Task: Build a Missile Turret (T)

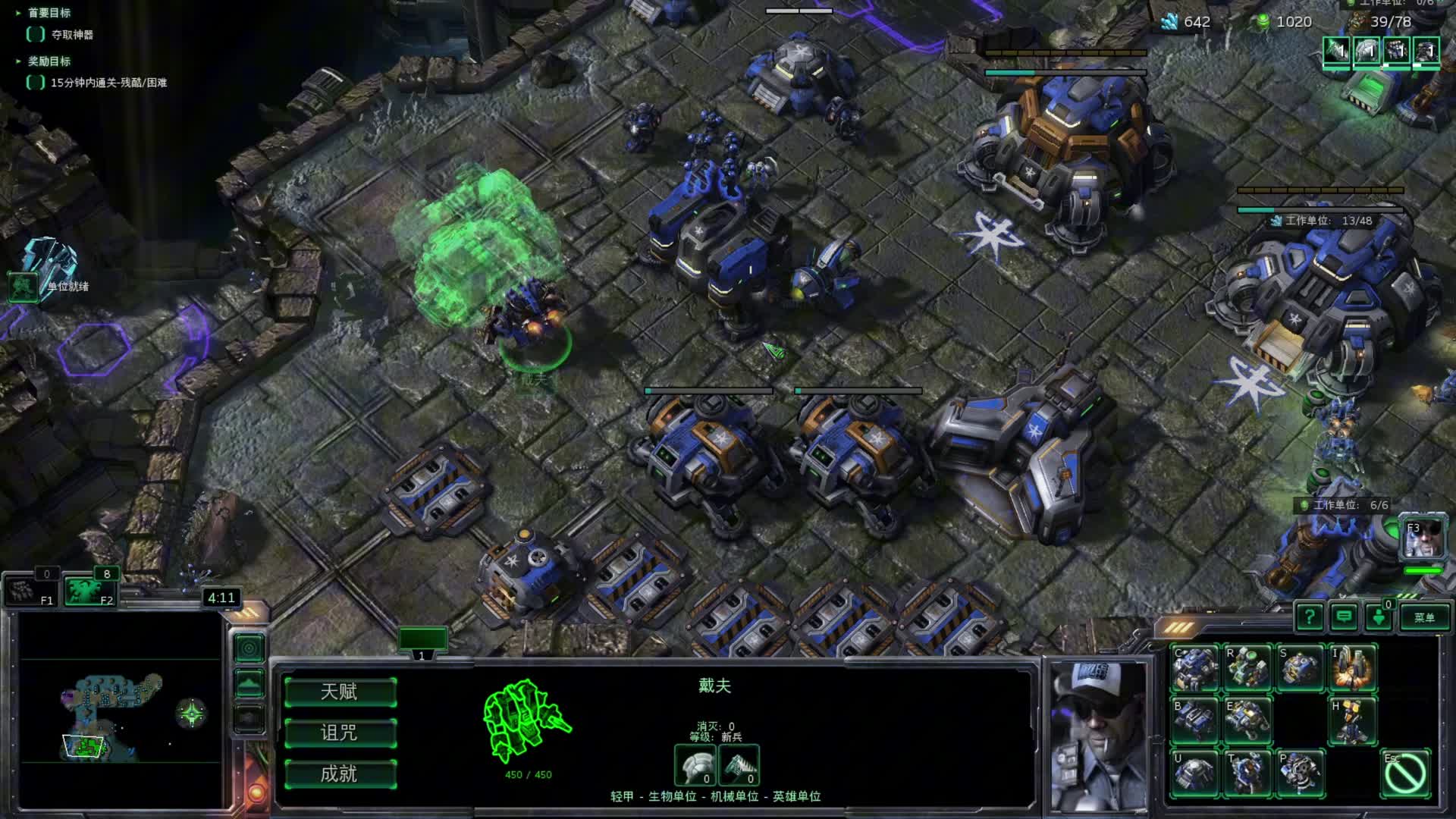Action: coord(1247,773)
